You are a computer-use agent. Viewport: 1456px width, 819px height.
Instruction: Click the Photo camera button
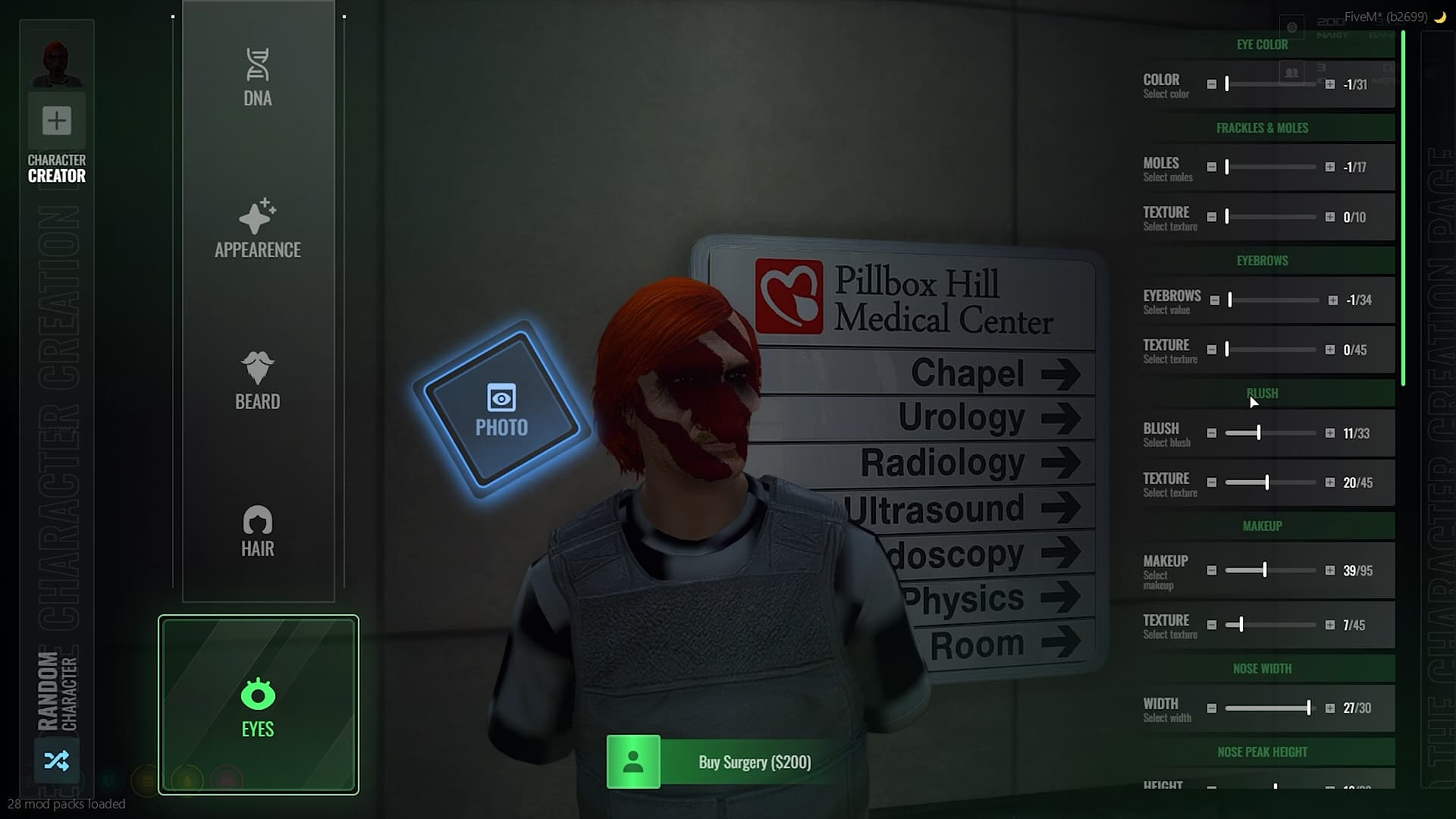coord(501,410)
